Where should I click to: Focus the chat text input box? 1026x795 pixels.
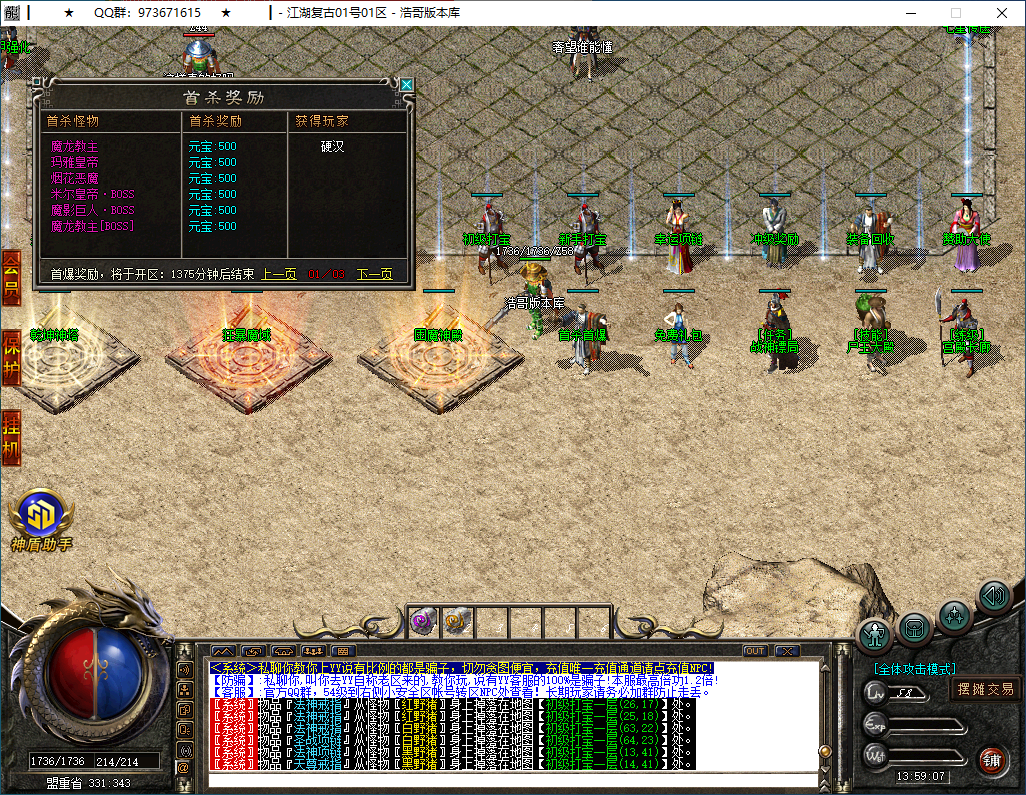[x=510, y=780]
